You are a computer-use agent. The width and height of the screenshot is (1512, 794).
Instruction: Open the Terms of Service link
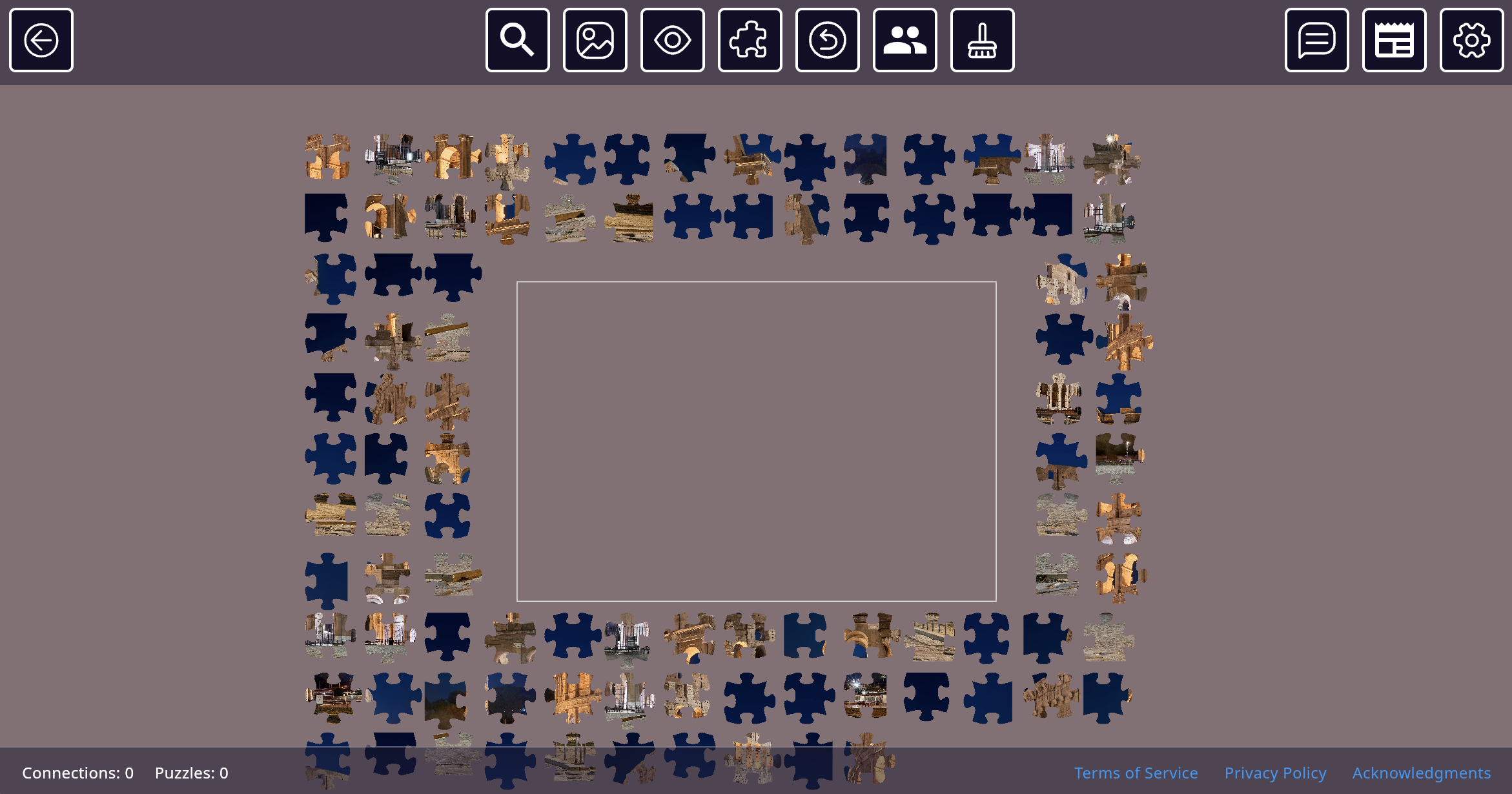(1136, 772)
